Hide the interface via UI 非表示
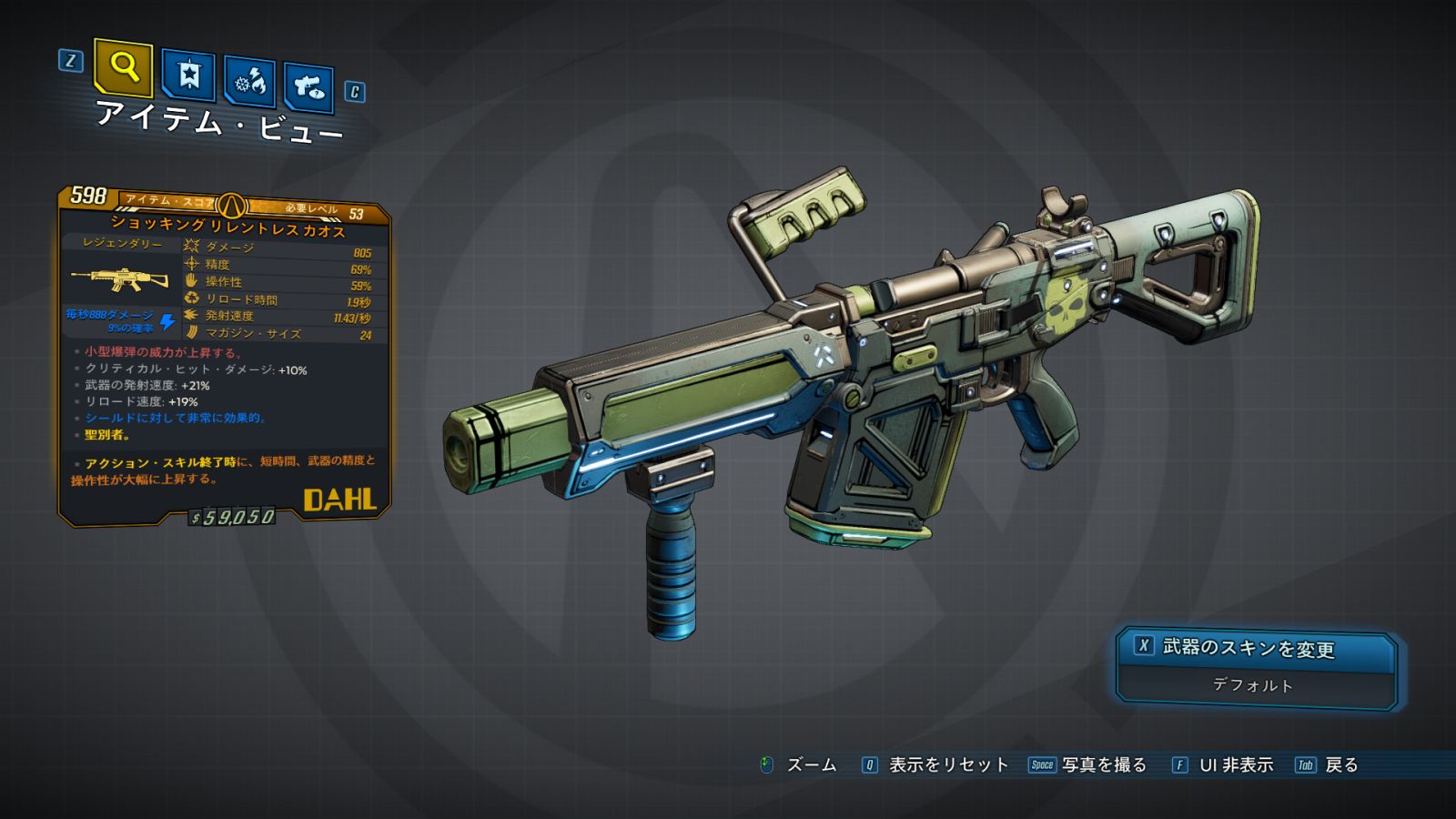This screenshot has height=819, width=1456. pyautogui.click(x=1235, y=765)
